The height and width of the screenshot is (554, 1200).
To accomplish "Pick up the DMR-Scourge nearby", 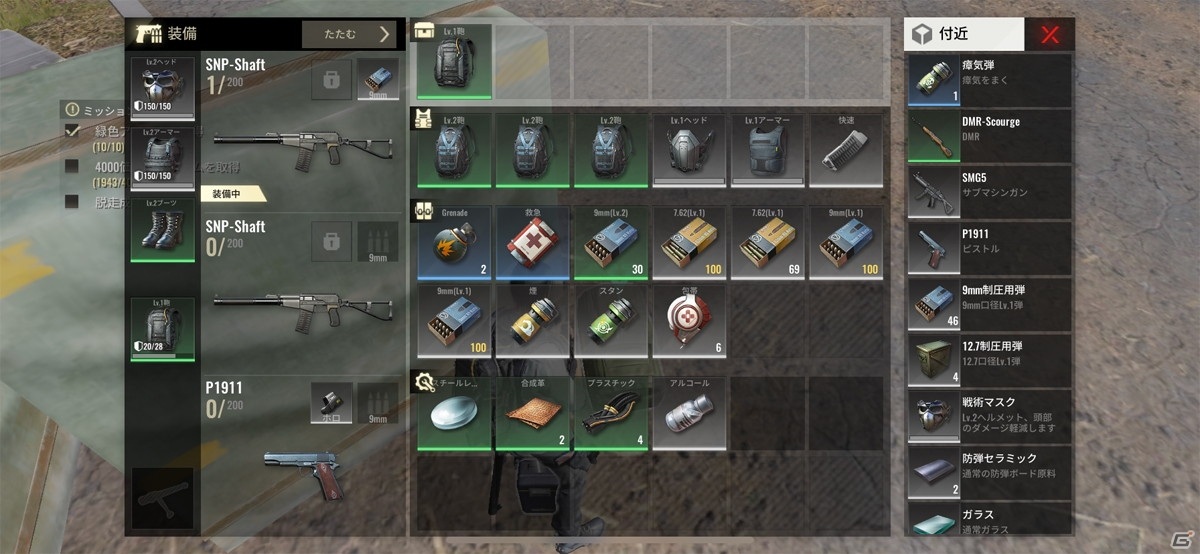I will (x=988, y=137).
